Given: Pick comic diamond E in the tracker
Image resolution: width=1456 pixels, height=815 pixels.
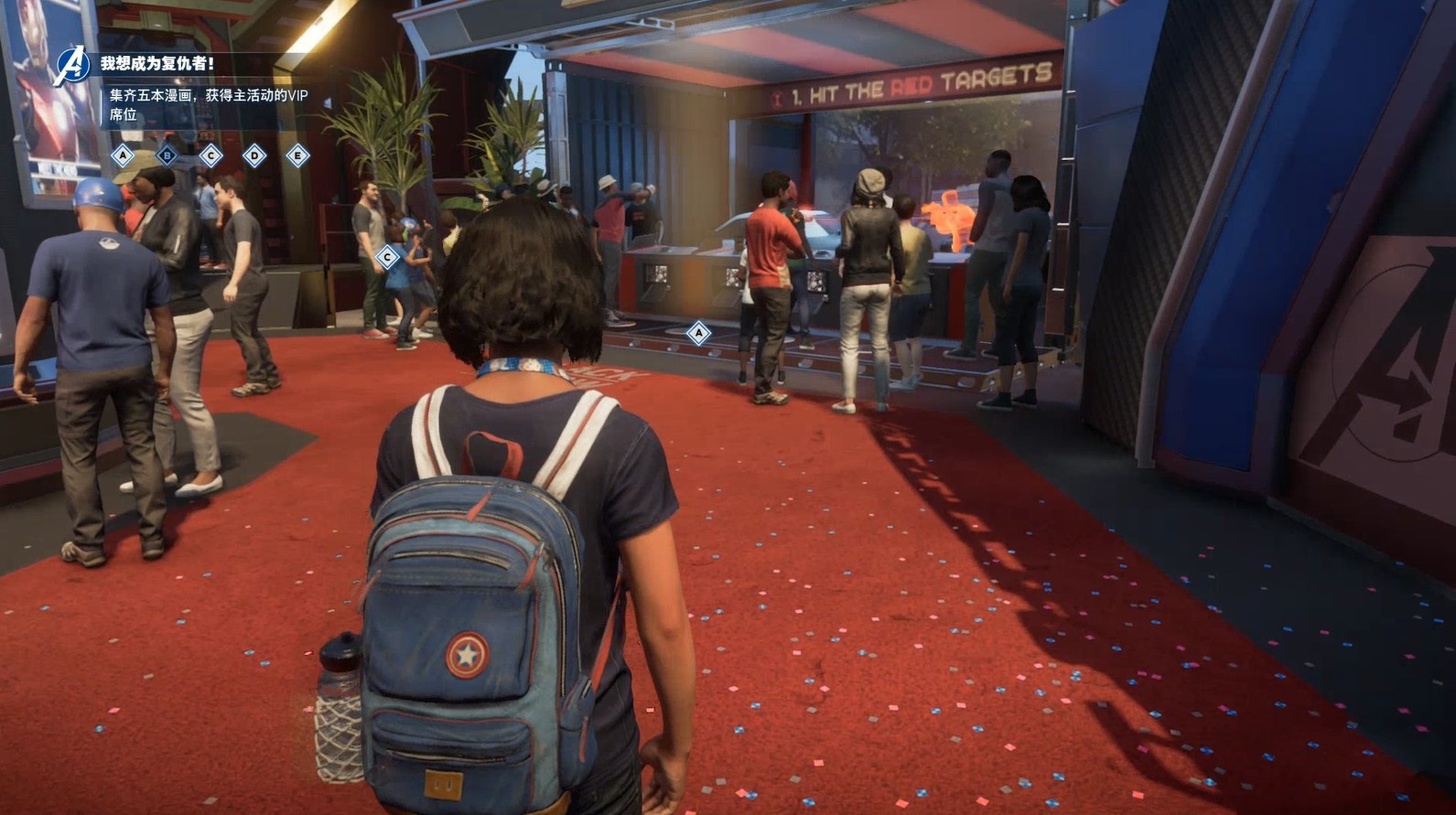Looking at the screenshot, I should pyautogui.click(x=297, y=155).
